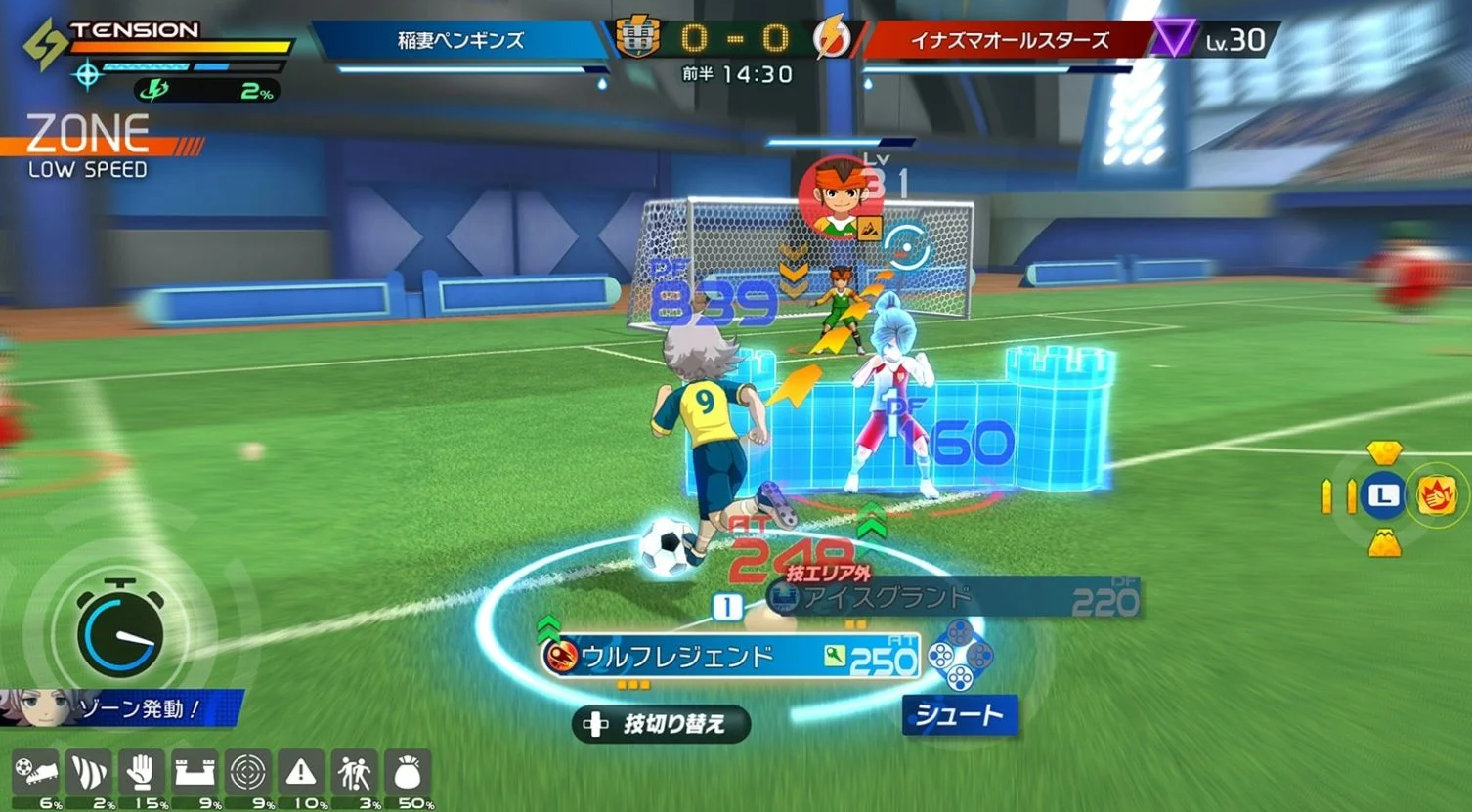Image resolution: width=1472 pixels, height=812 pixels.
Task: Select the yellow mountain command below L
Action: (x=1384, y=541)
